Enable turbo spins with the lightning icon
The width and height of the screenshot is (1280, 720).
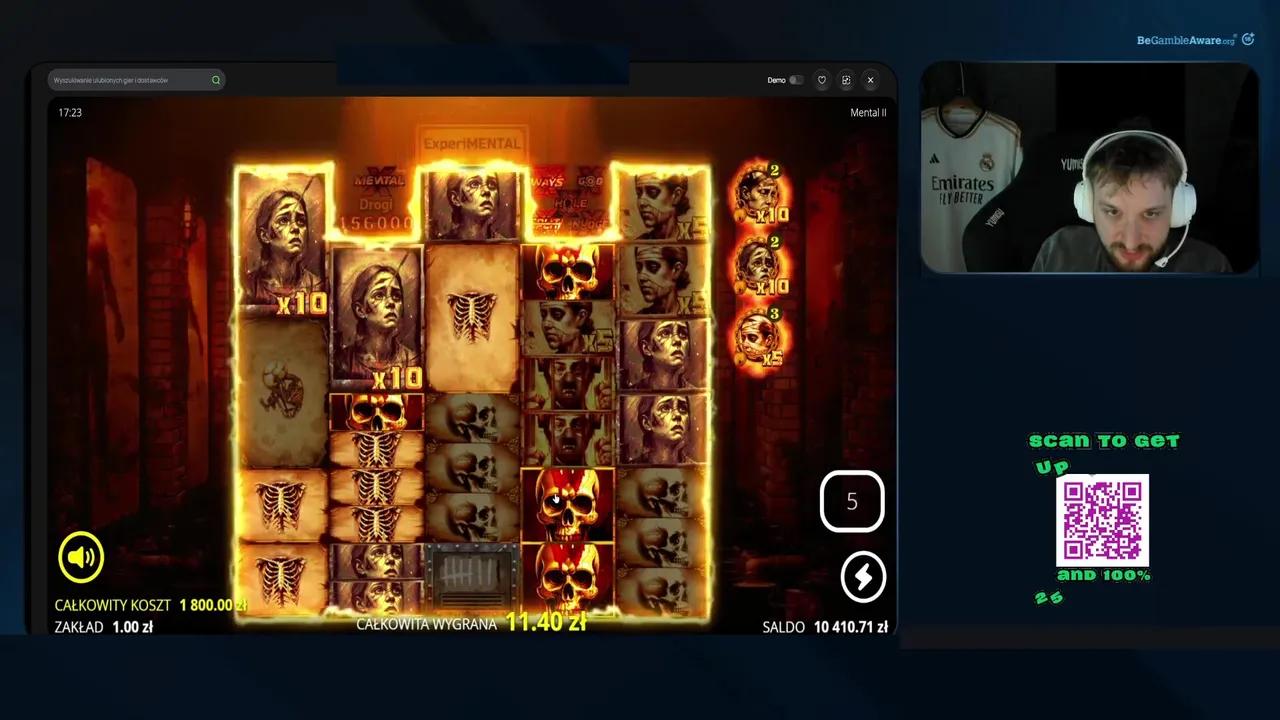(863, 577)
